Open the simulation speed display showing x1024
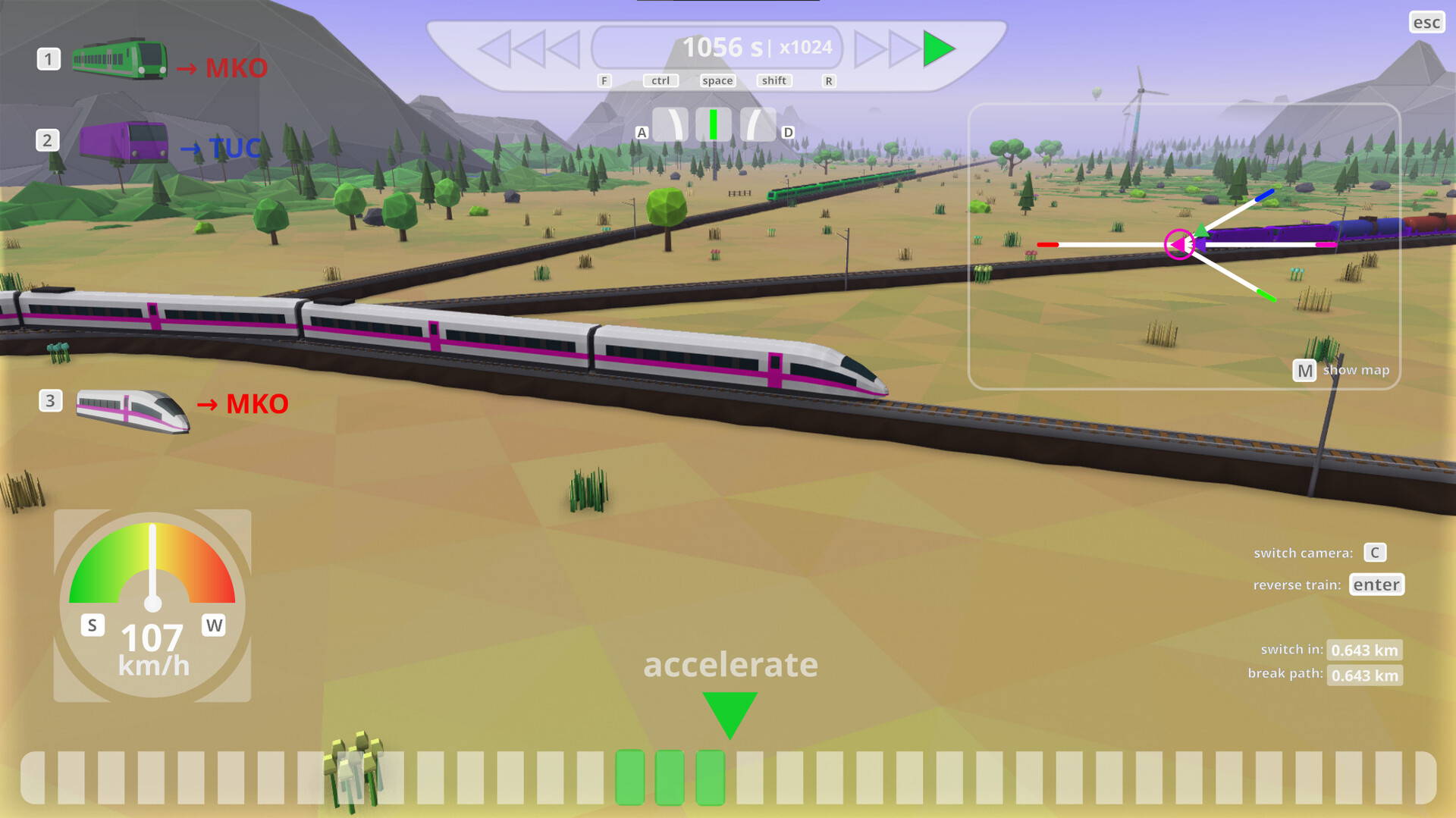This screenshot has width=1456, height=818. [805, 47]
